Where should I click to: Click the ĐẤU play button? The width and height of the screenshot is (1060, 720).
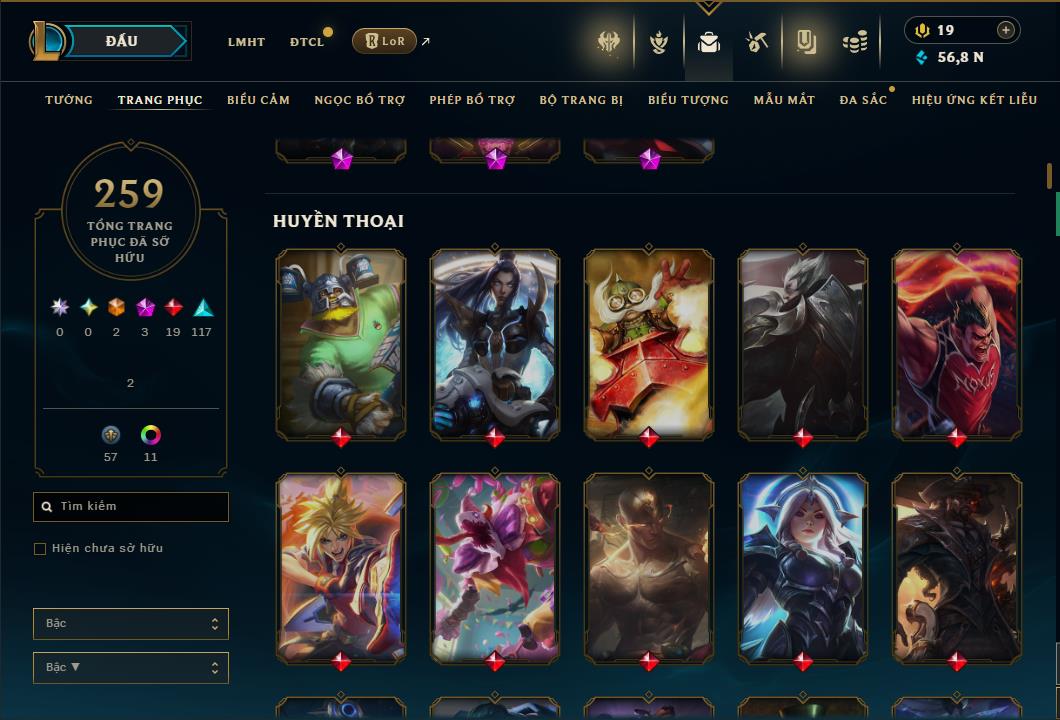(121, 41)
